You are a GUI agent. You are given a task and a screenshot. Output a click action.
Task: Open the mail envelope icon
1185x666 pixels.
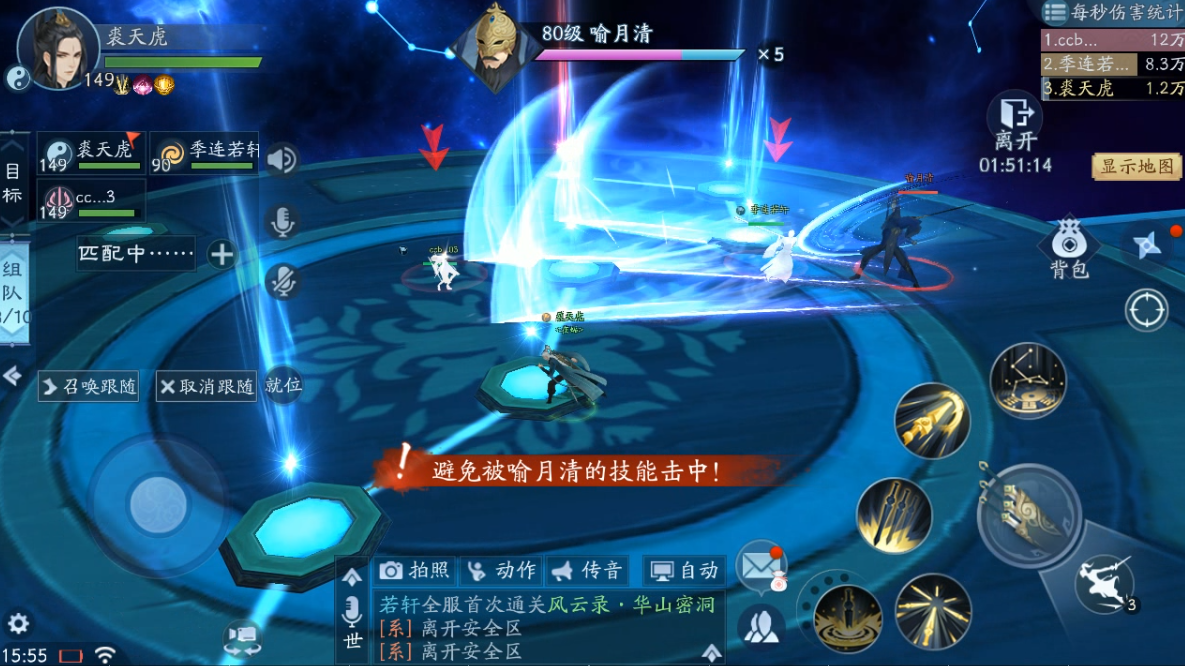pos(761,566)
